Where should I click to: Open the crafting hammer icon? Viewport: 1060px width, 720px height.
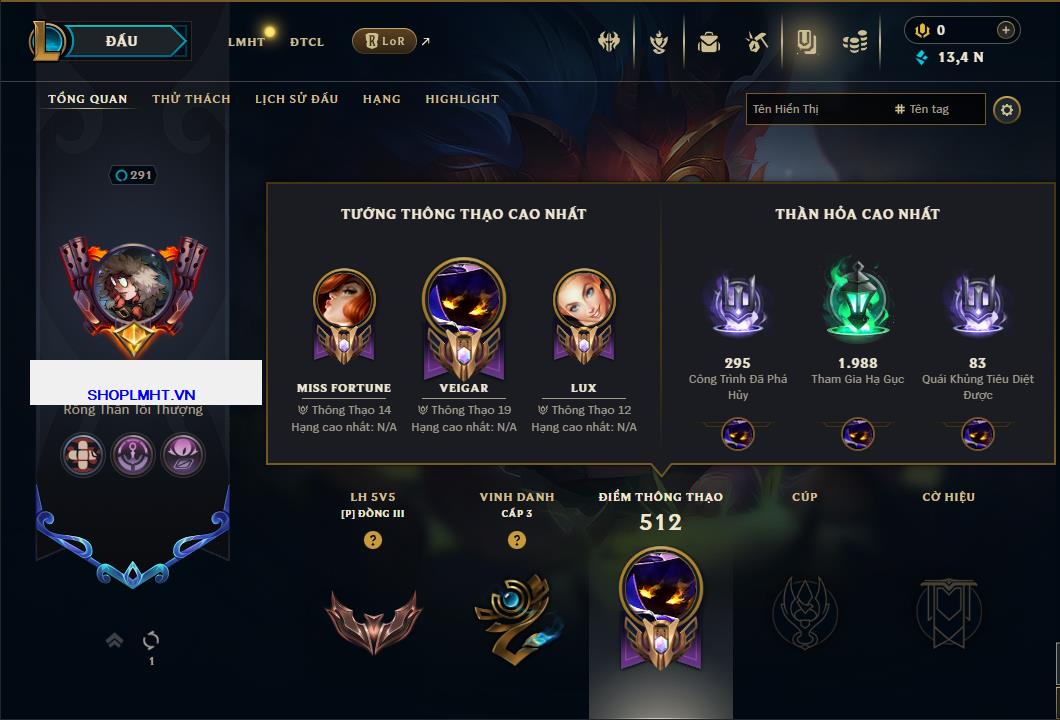coord(757,42)
